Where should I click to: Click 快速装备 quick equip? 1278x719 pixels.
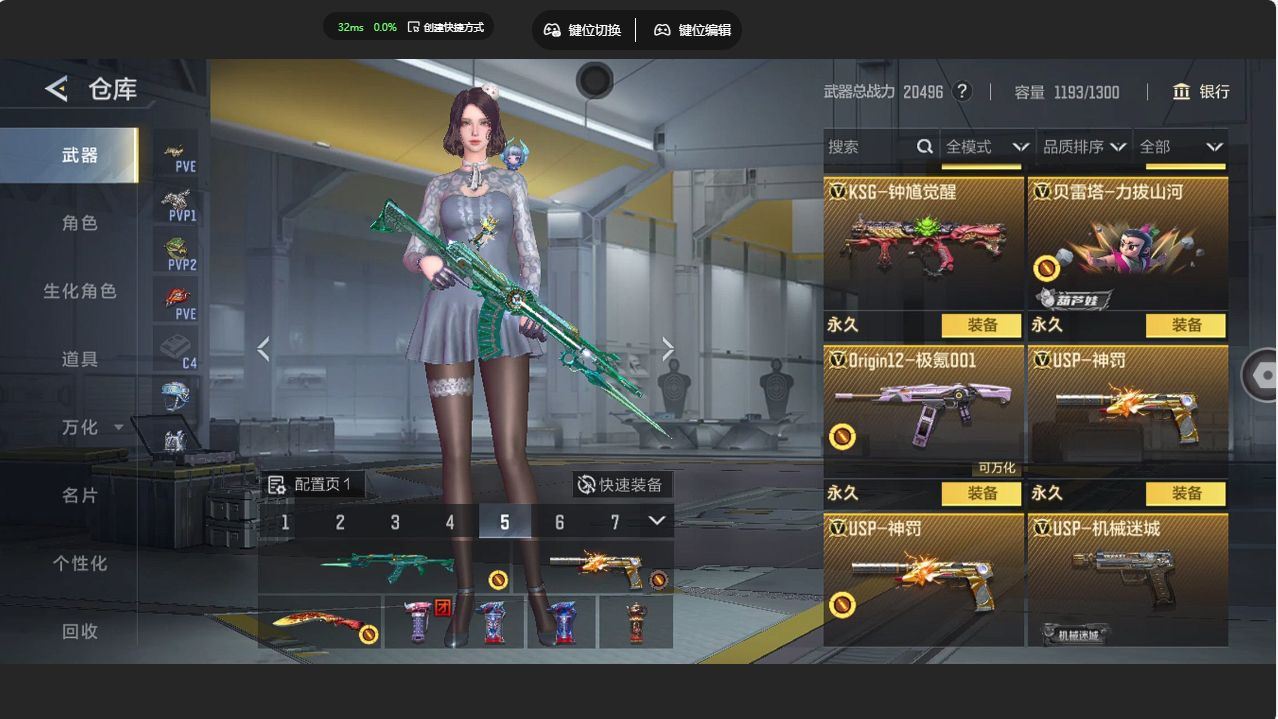coord(620,485)
